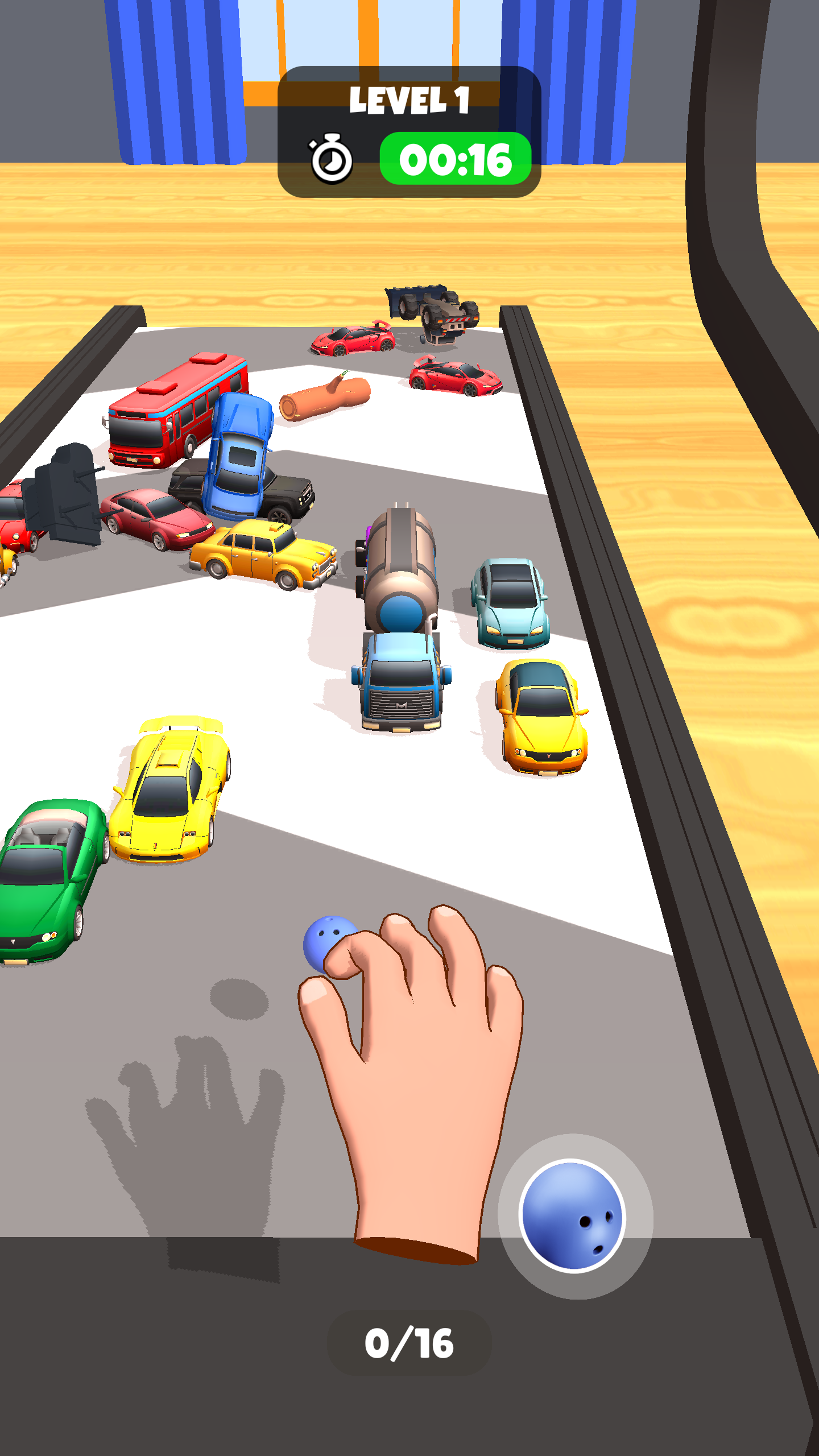Select the teal sedan car
Viewport: 819px width, 1456px height.
509,609
